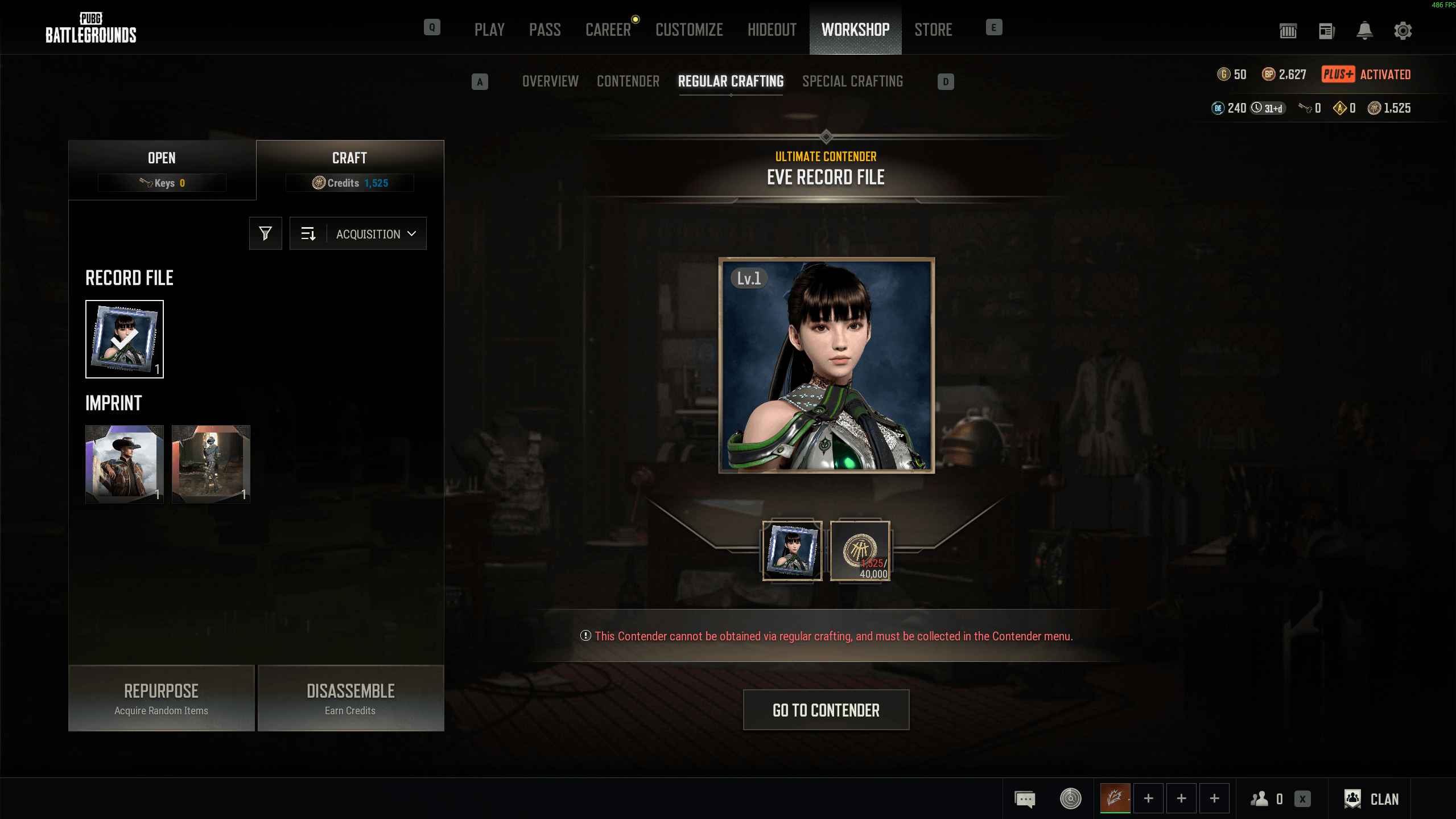This screenshot has width=1456, height=819.
Task: Open the Play menu
Action: tap(489, 30)
